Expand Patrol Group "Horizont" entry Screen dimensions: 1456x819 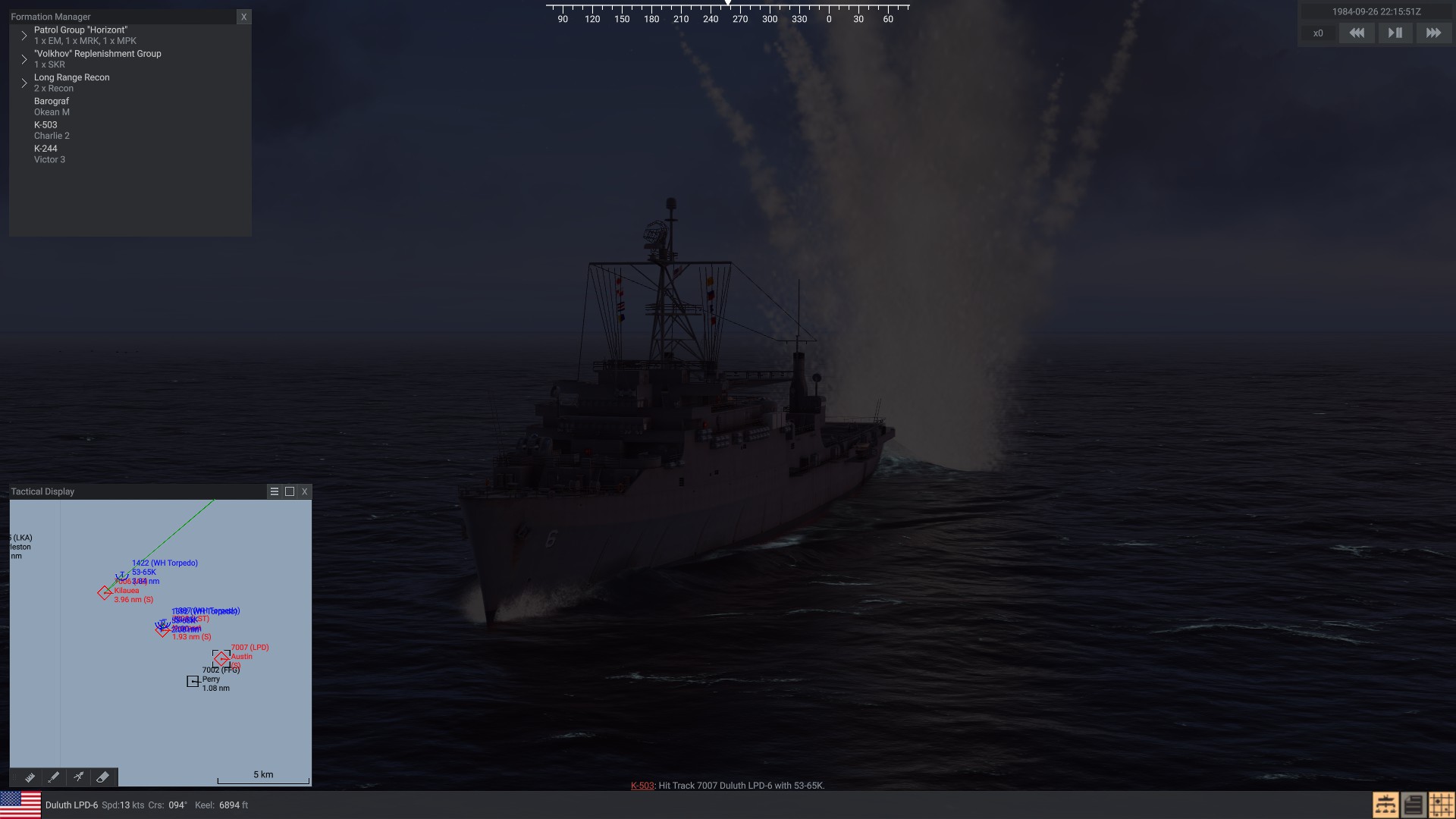tap(24, 36)
